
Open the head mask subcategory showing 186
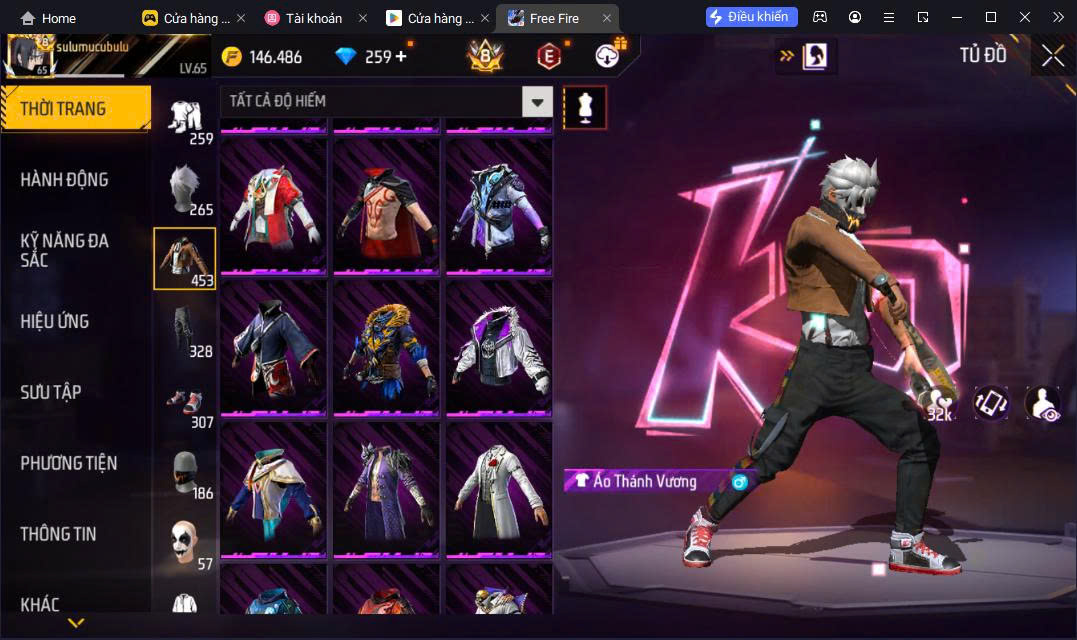184,472
